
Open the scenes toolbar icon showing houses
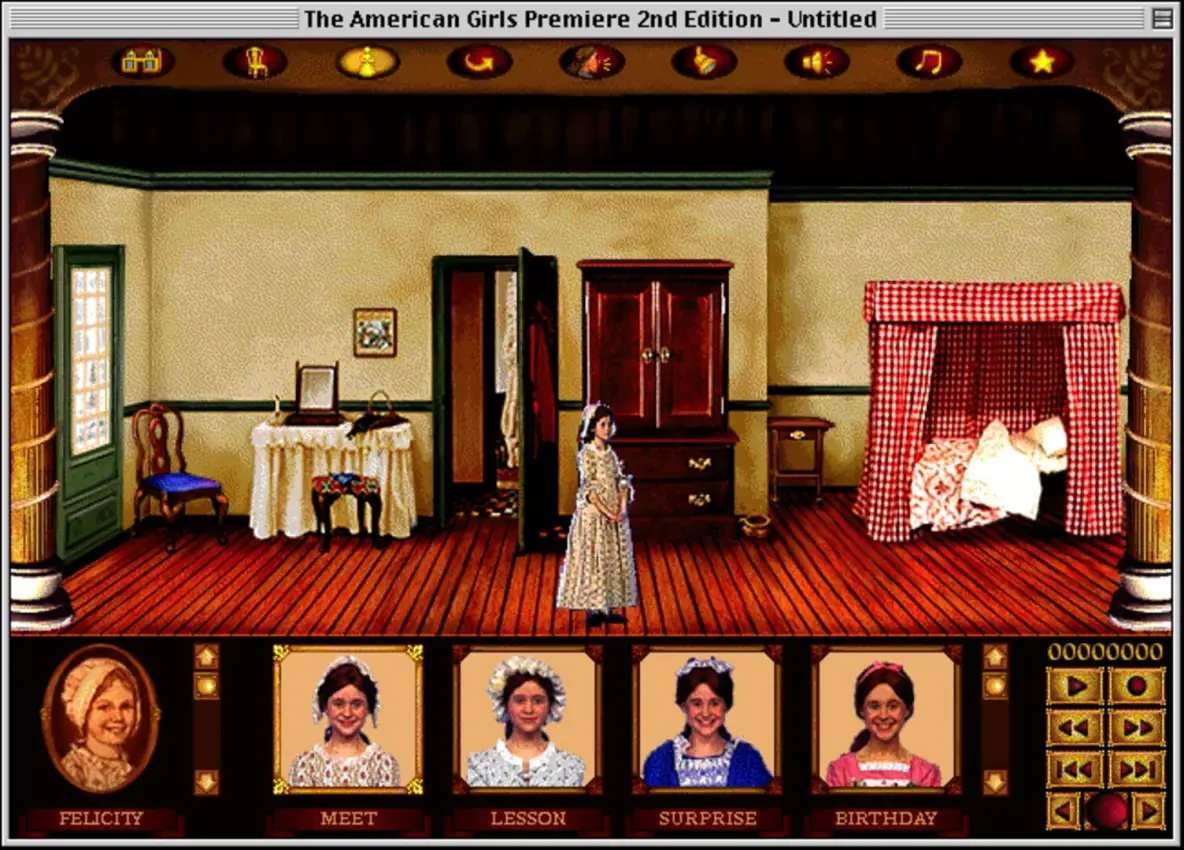pos(142,62)
